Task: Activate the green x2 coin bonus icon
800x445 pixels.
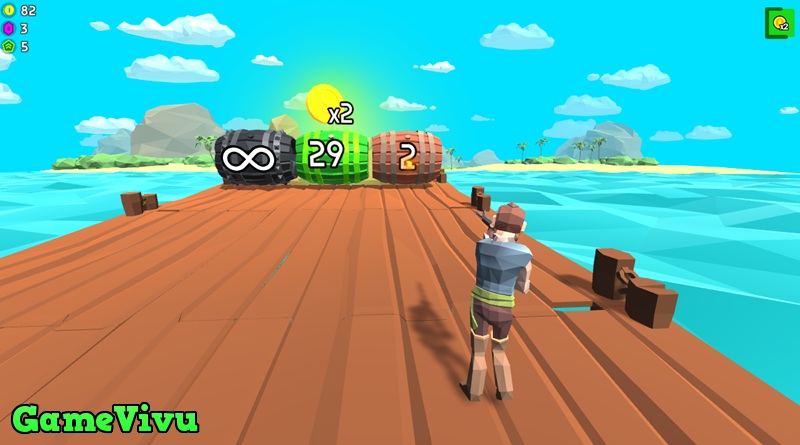Action: tap(778, 23)
